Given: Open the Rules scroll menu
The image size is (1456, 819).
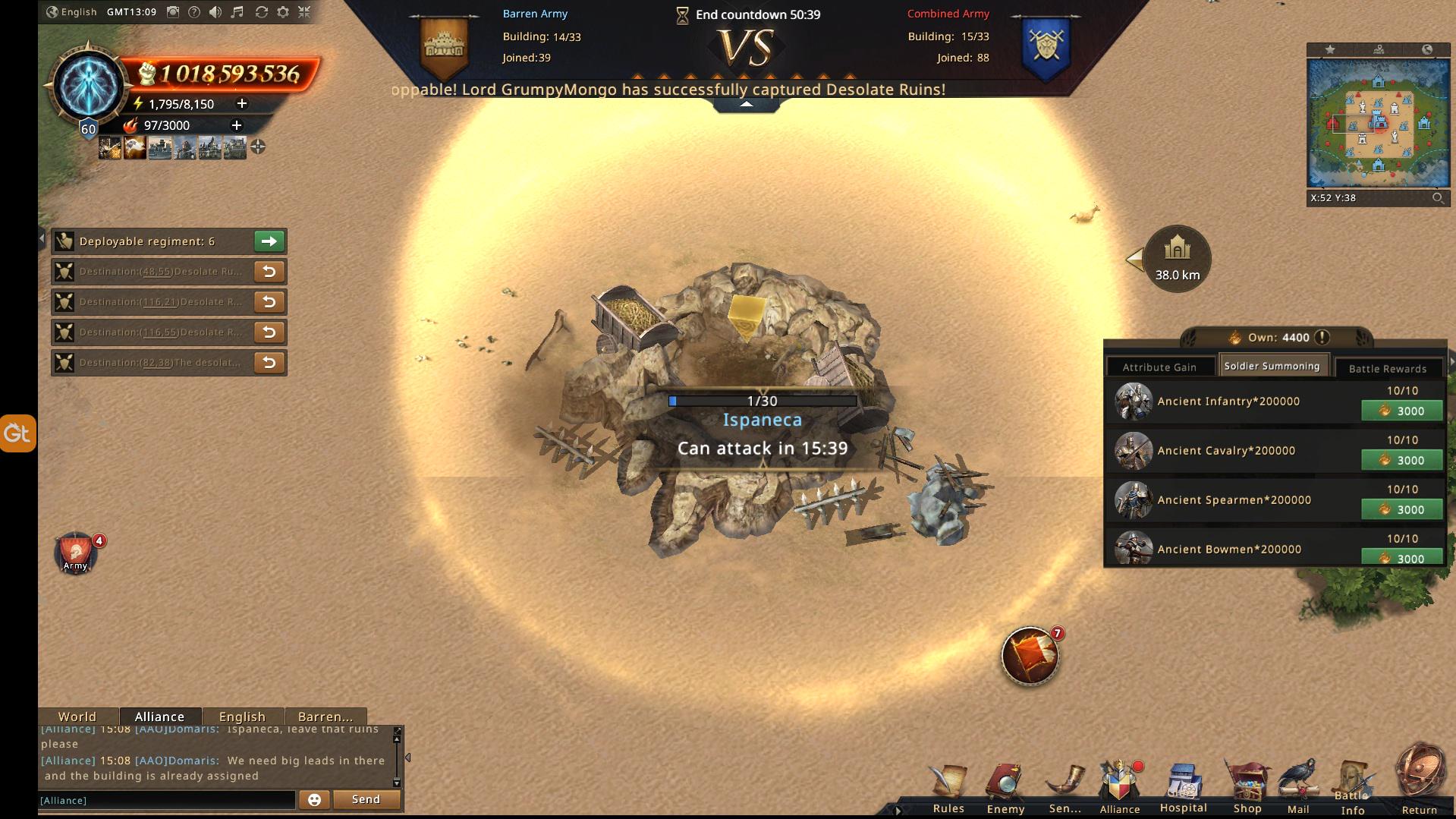Looking at the screenshot, I should coord(948,786).
